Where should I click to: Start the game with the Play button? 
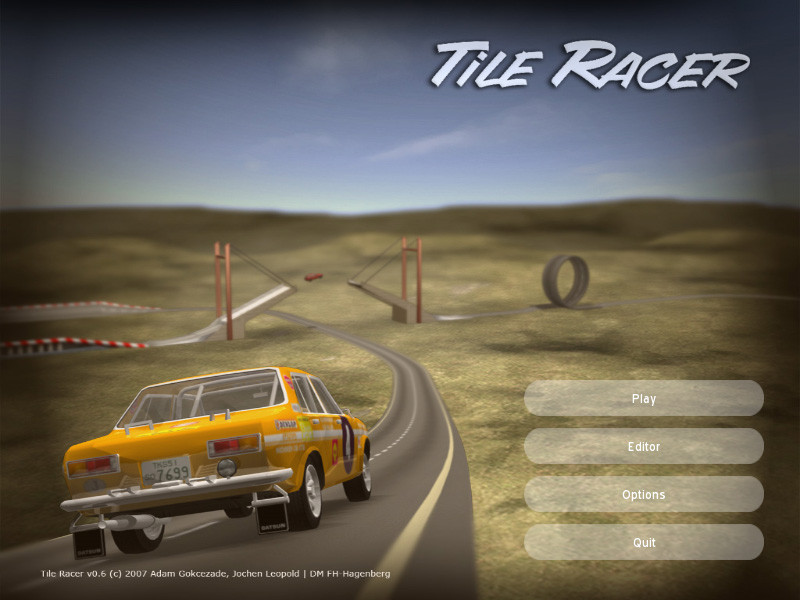[644, 398]
